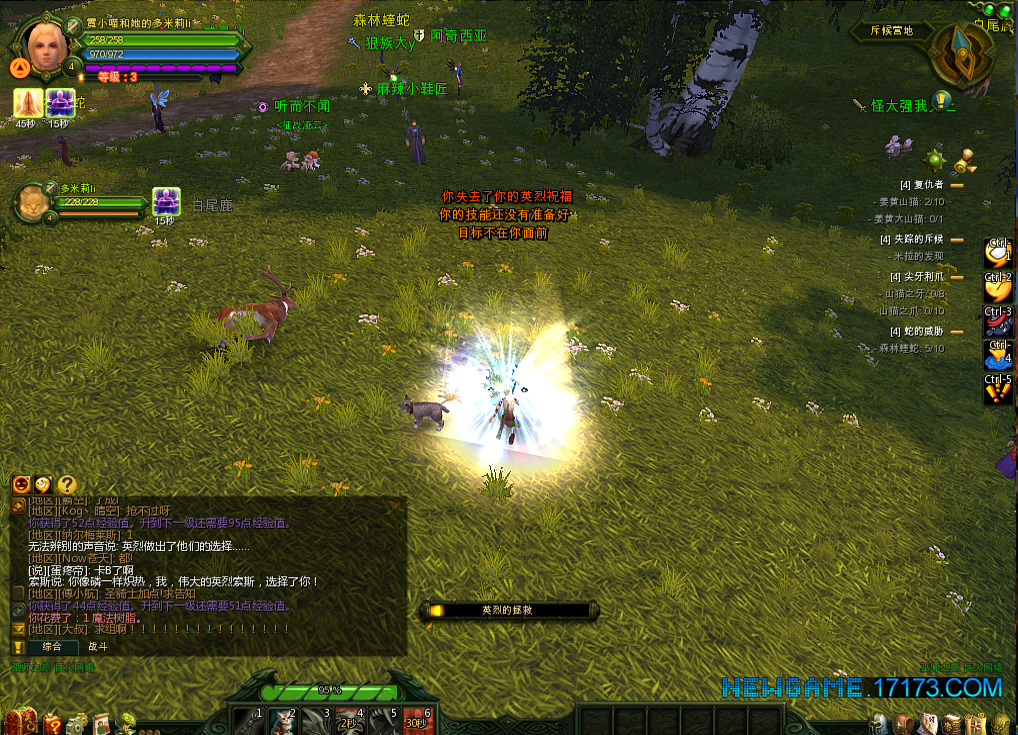Select the 蛇的威胁 quest tracker entry

[916, 331]
